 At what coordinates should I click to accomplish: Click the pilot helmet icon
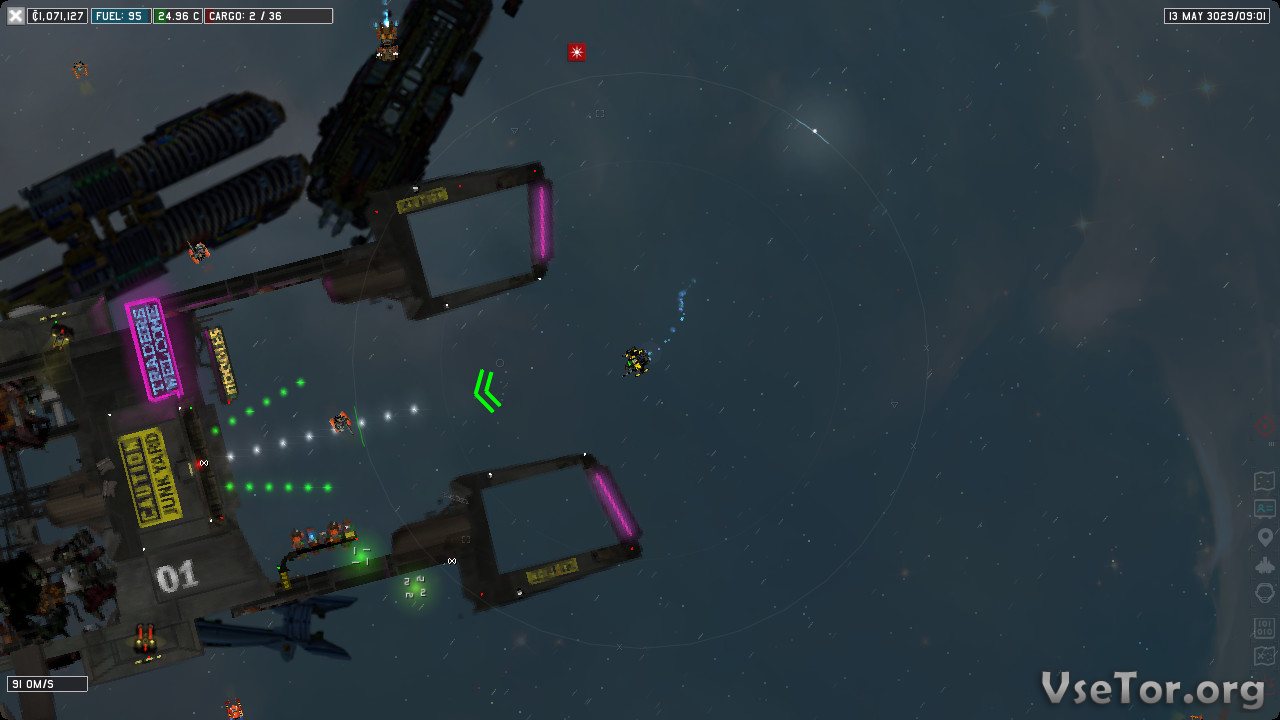pos(1265,593)
